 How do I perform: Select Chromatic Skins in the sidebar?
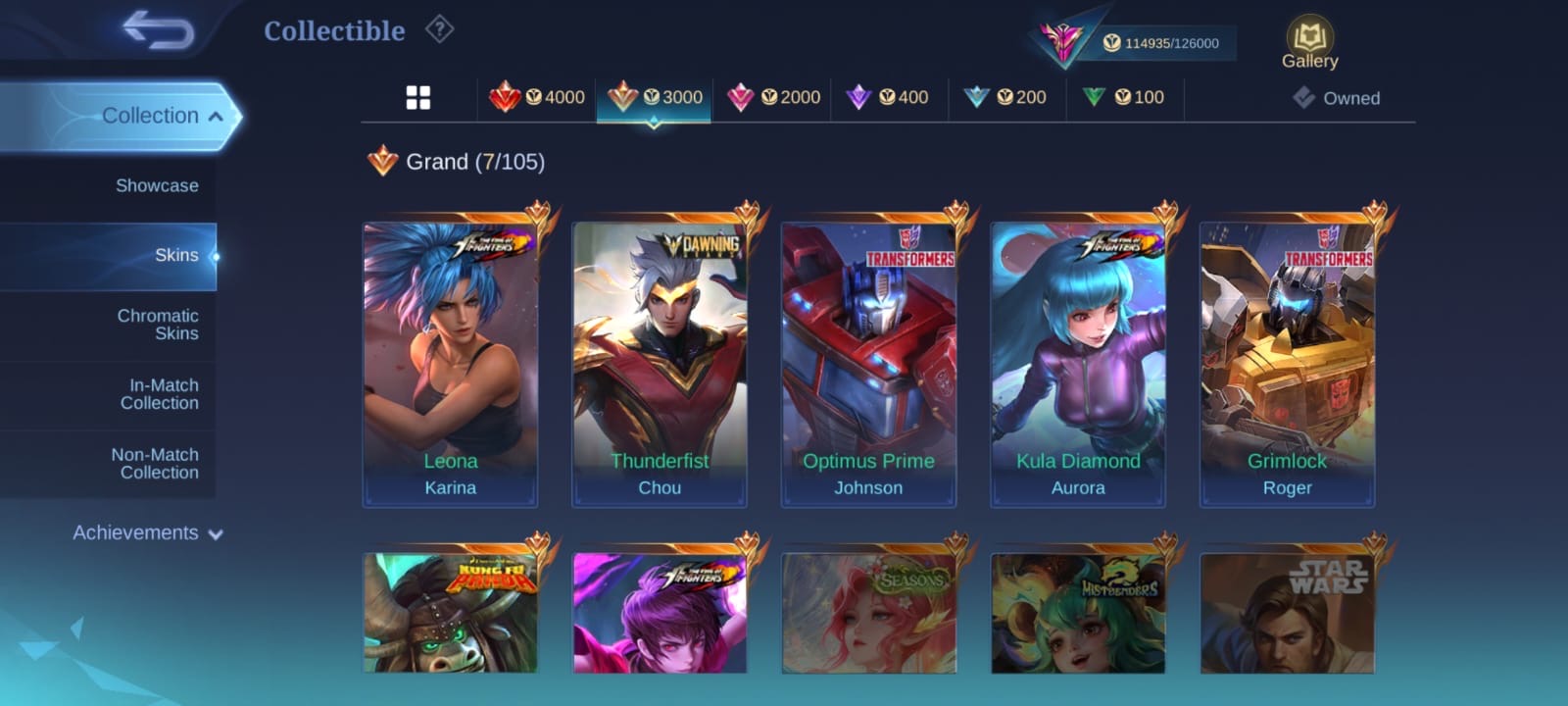coord(157,325)
